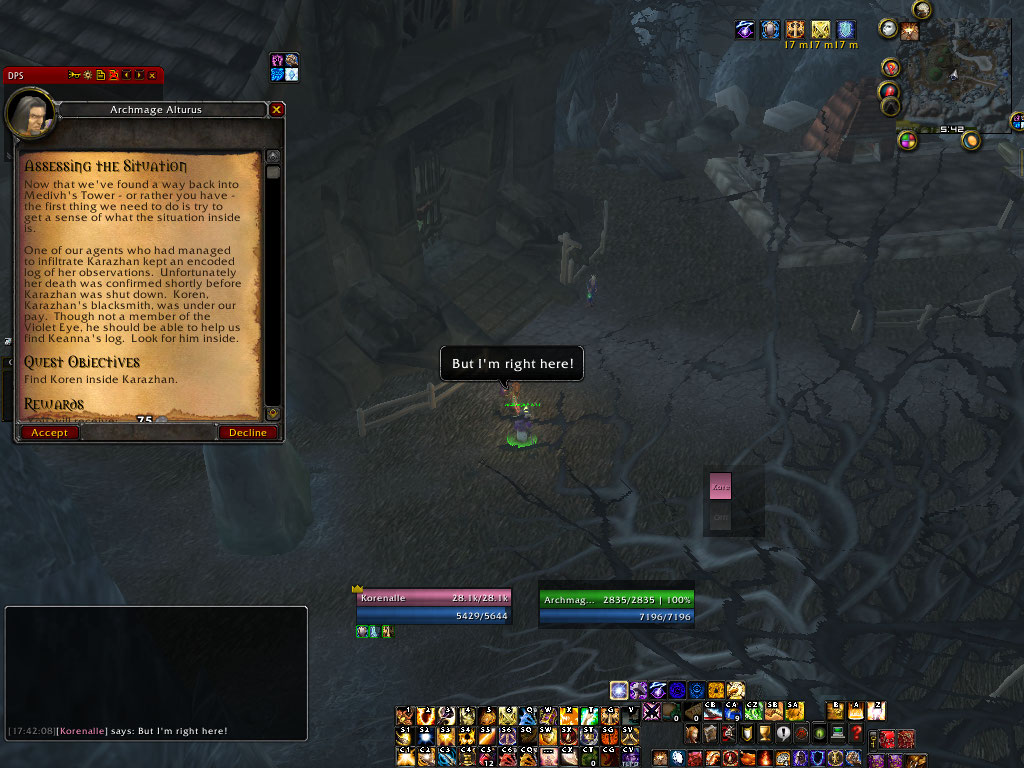Accept the Assessing the Situation quest
The height and width of the screenshot is (768, 1024).
coord(49,433)
